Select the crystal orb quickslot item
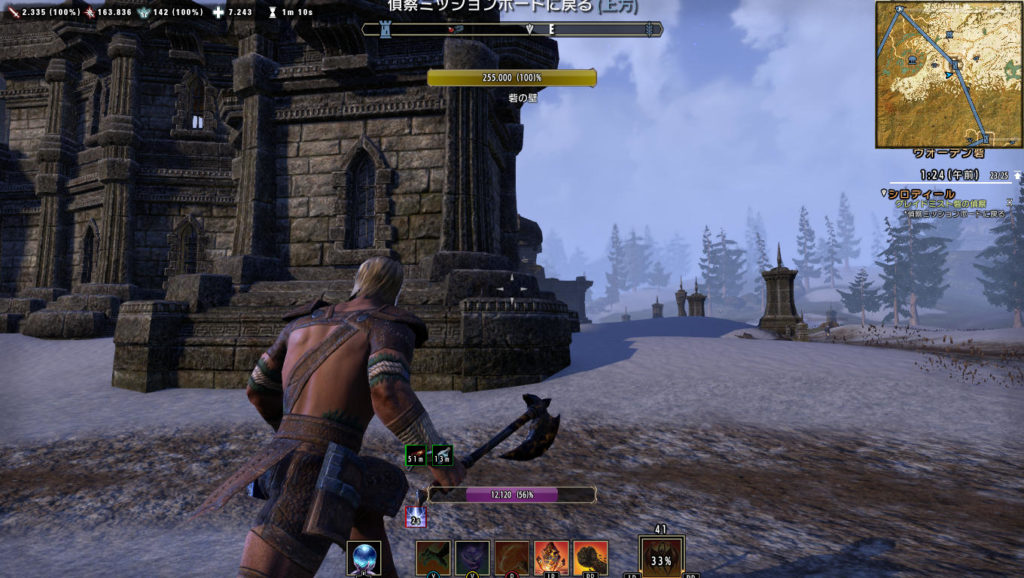The image size is (1024, 578). click(363, 557)
